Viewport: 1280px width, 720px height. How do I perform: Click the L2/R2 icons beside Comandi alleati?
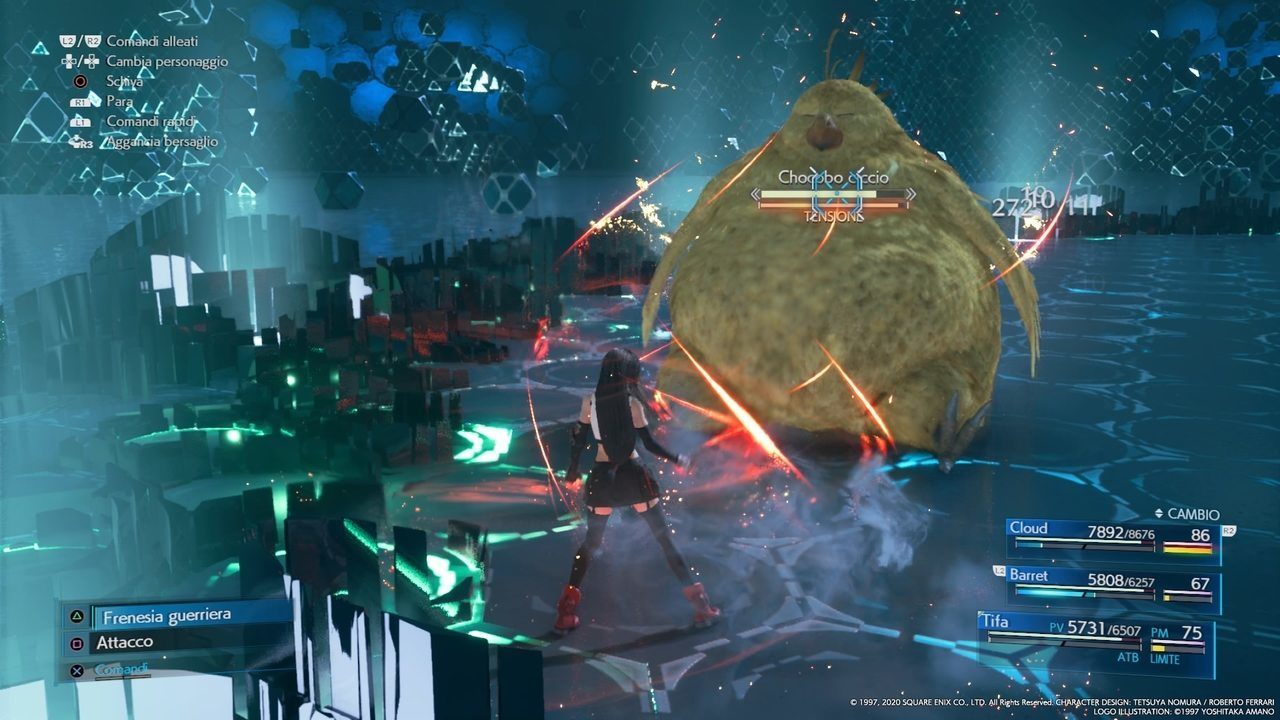pos(81,42)
